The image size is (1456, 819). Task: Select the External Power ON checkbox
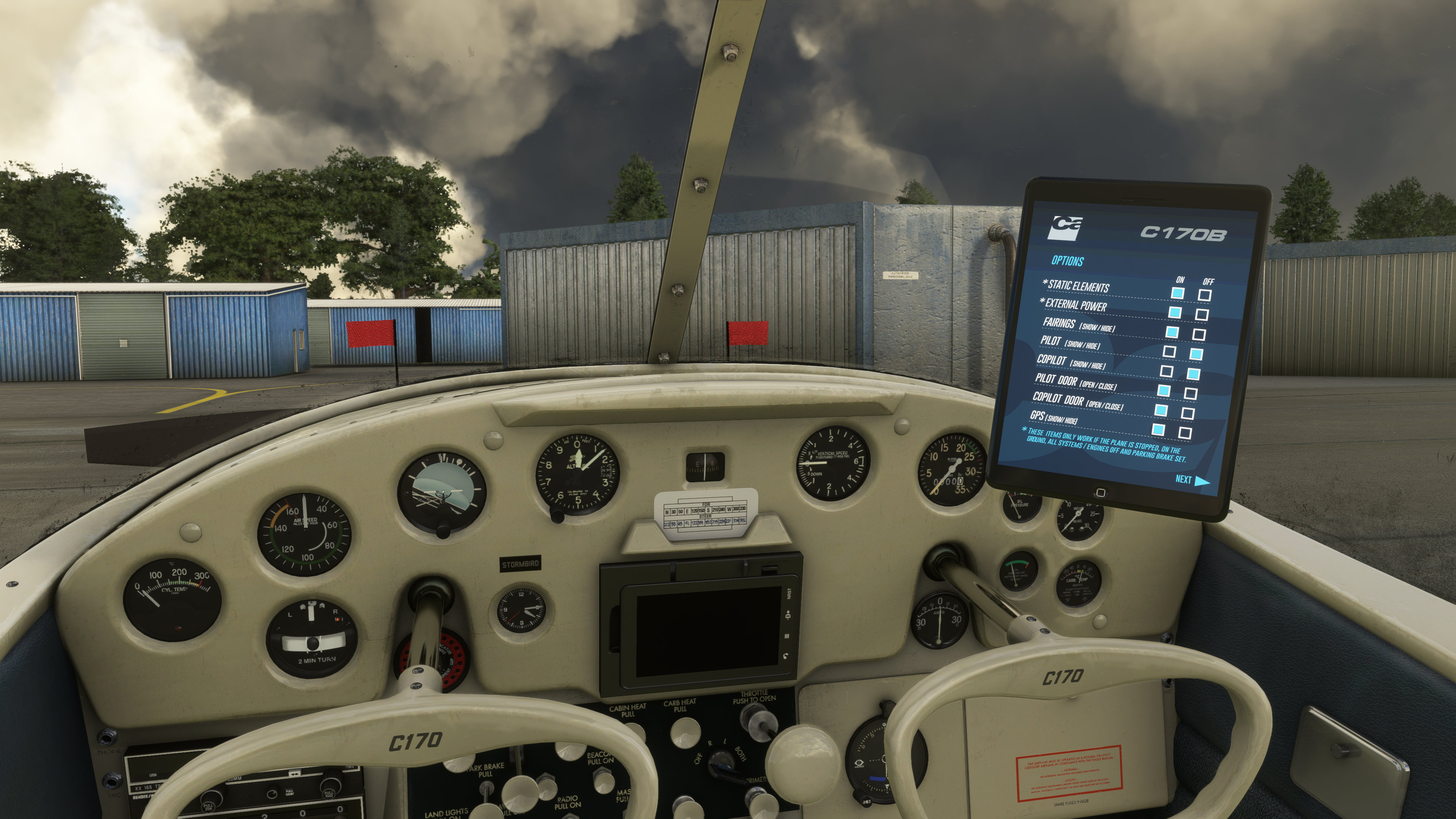click(x=1175, y=312)
